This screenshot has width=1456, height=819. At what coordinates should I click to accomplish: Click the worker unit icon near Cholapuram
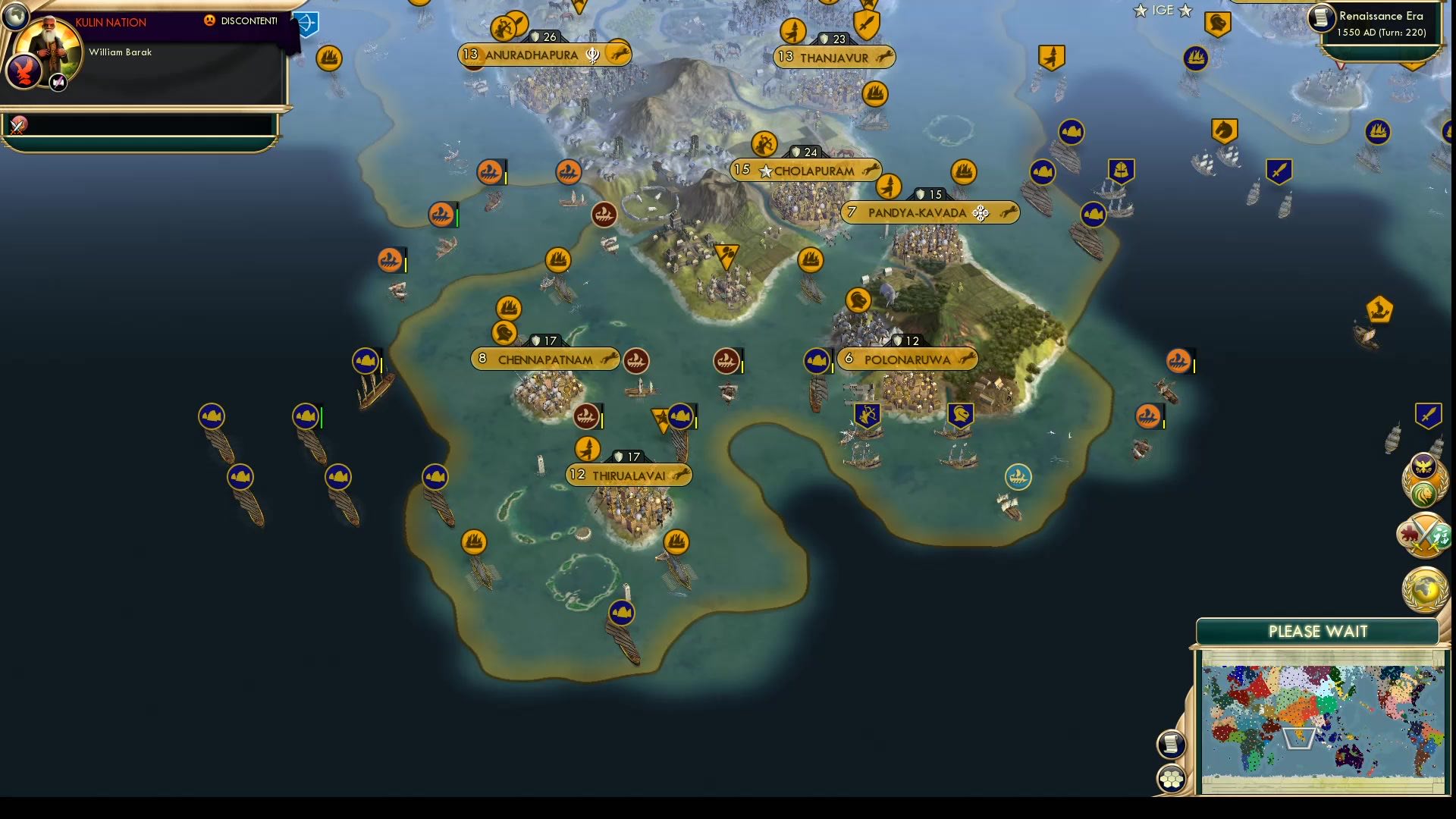[761, 143]
